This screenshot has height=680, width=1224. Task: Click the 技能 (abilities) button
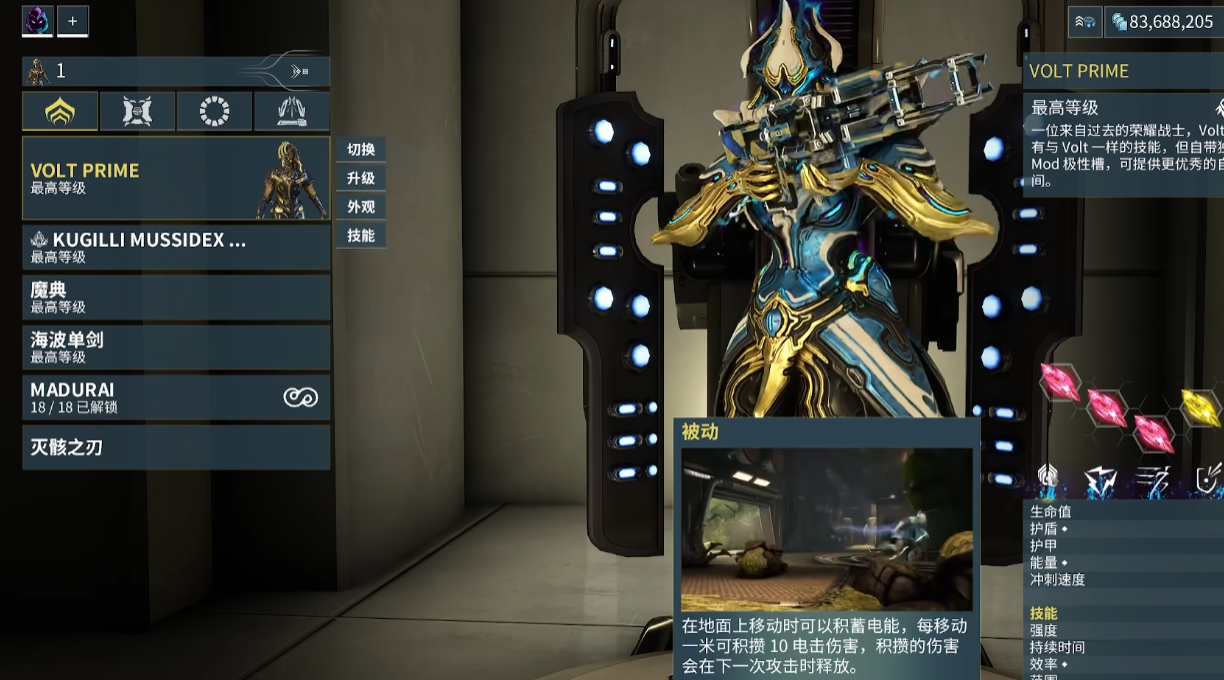[361, 236]
